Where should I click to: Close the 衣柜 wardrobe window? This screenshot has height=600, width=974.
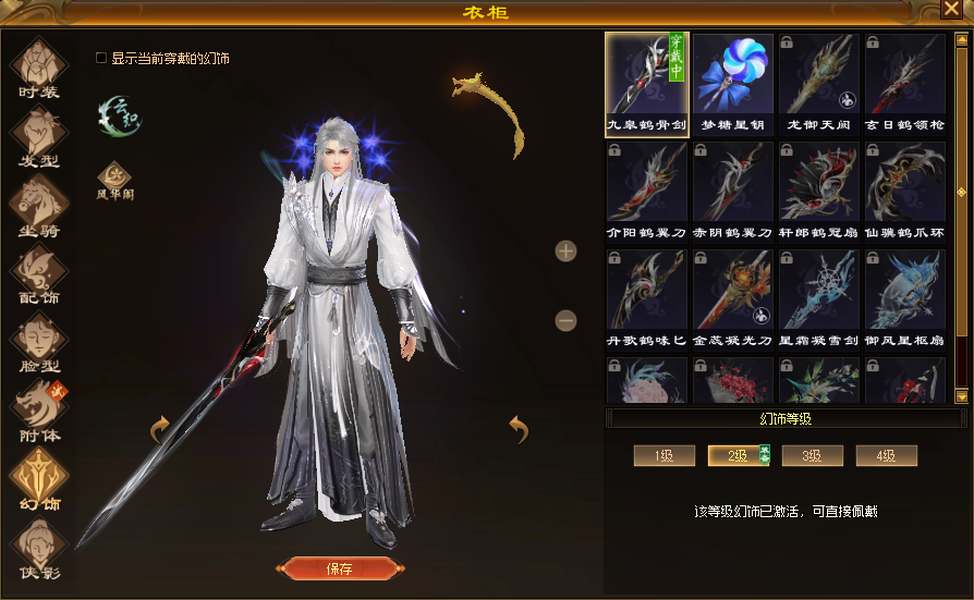[950, 9]
